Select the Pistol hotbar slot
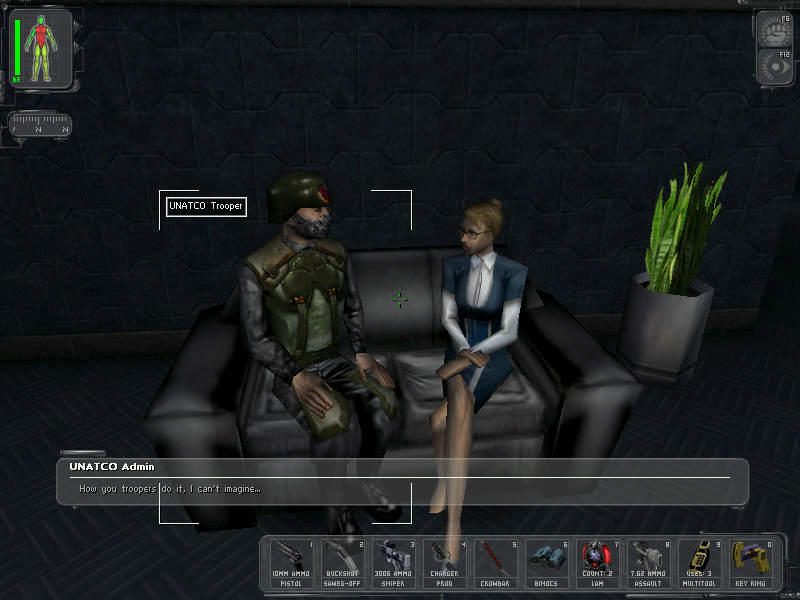Image resolution: width=800 pixels, height=600 pixels. coord(291,561)
